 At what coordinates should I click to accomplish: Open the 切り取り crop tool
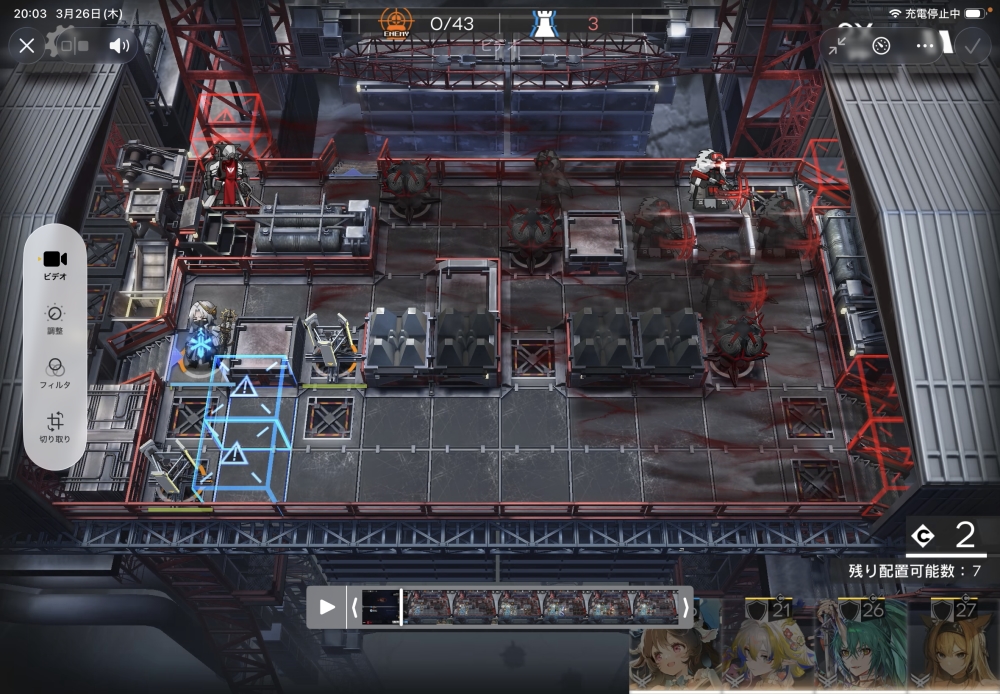click(56, 428)
